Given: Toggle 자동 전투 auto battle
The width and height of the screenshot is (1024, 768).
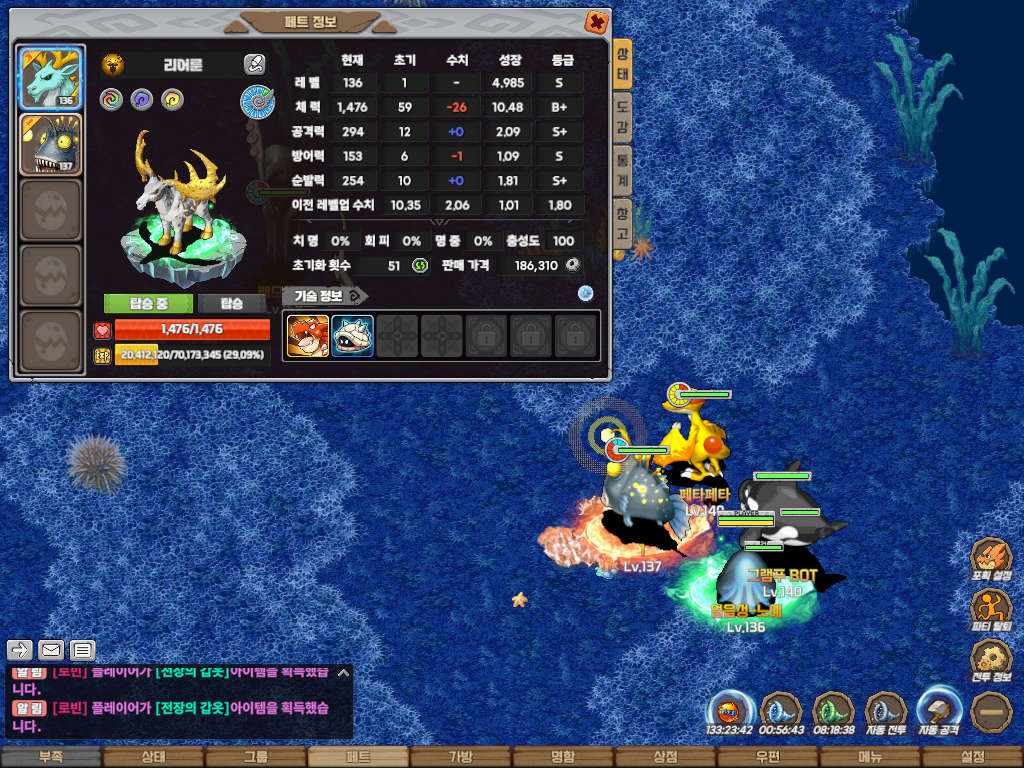Looking at the screenshot, I should point(885,713).
